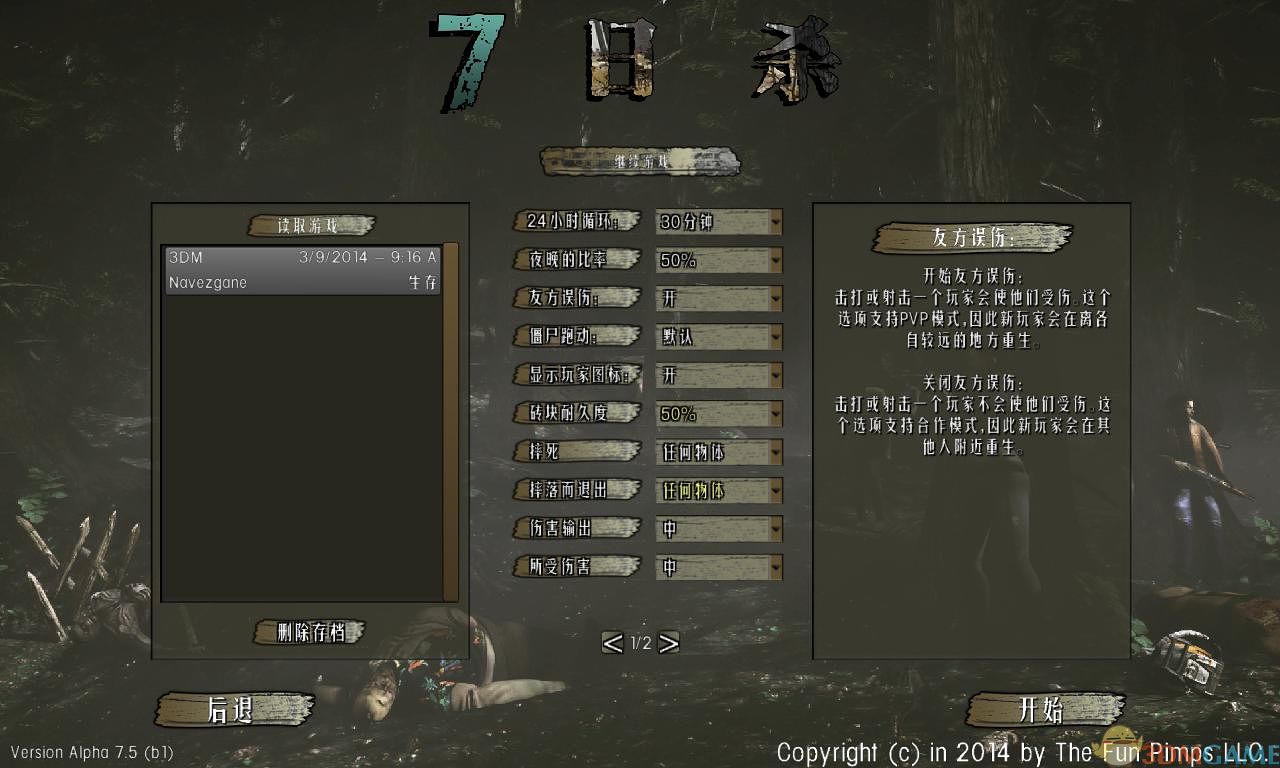Open the 夜晚的比率 percentage dropdown

tap(718, 260)
